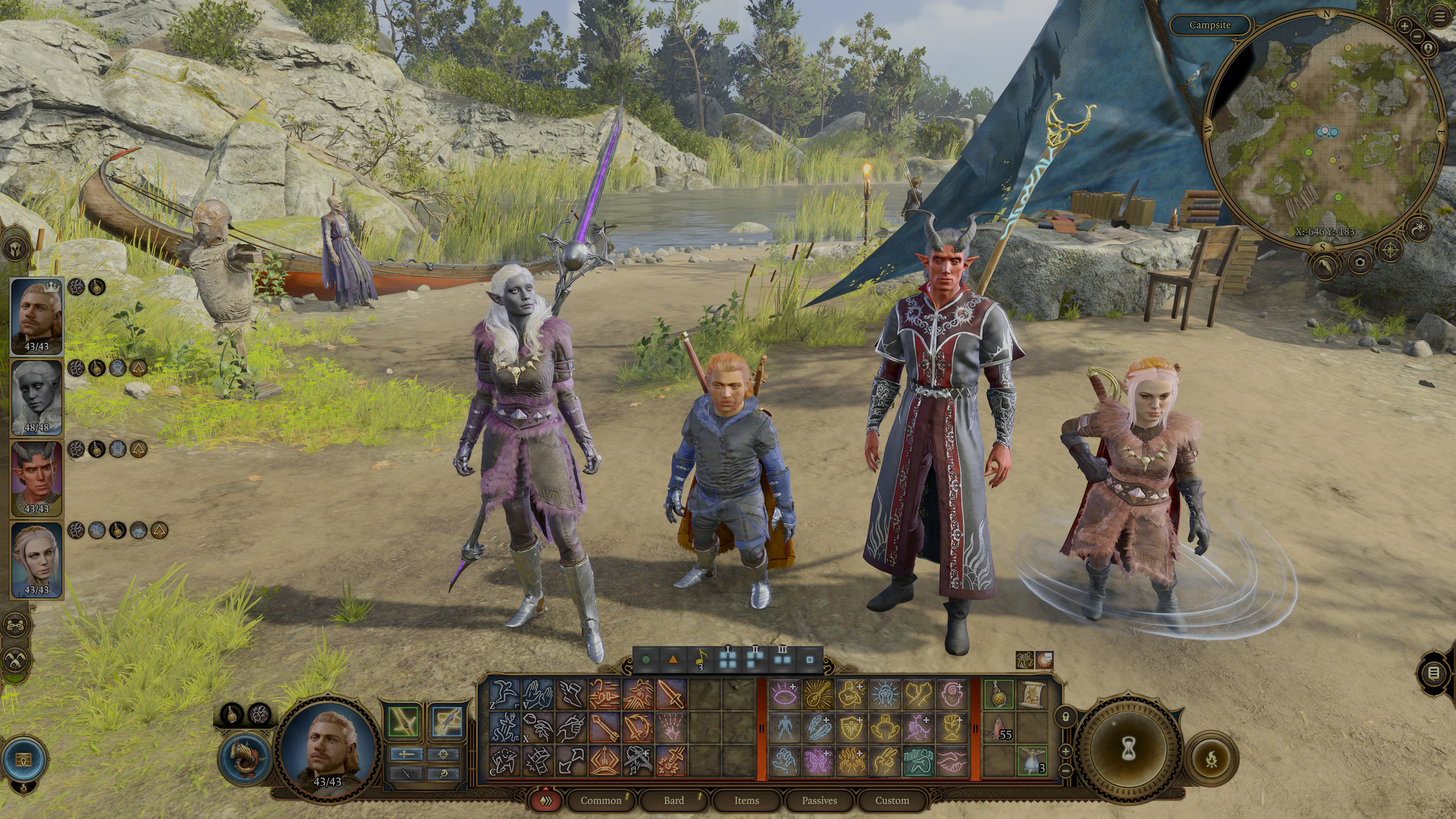Toggle the hotbar lock button

tap(1066, 716)
